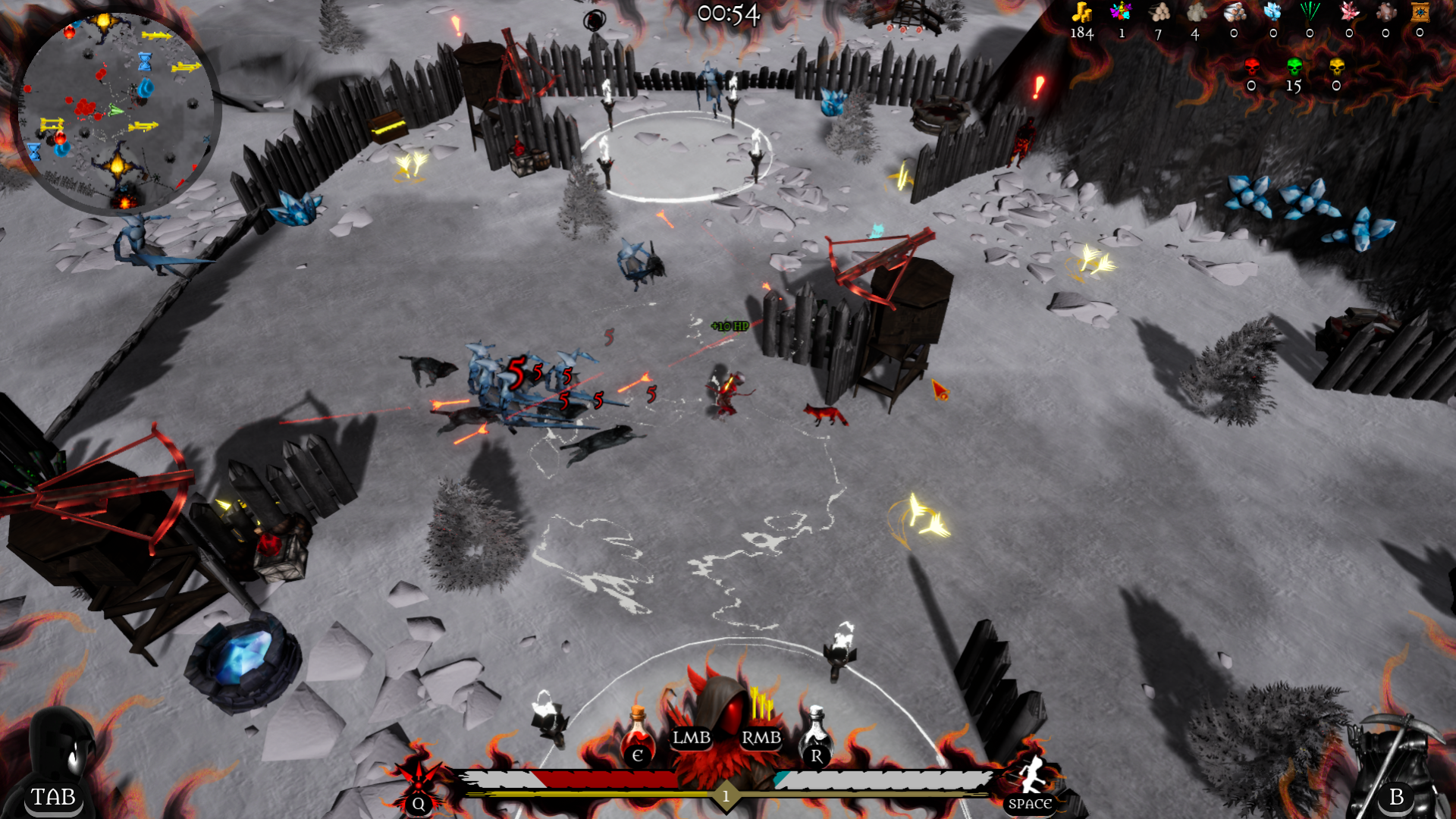Viewport: 1456px width, 819px height.
Task: Click the orange scroll resource icon
Action: (1420, 12)
